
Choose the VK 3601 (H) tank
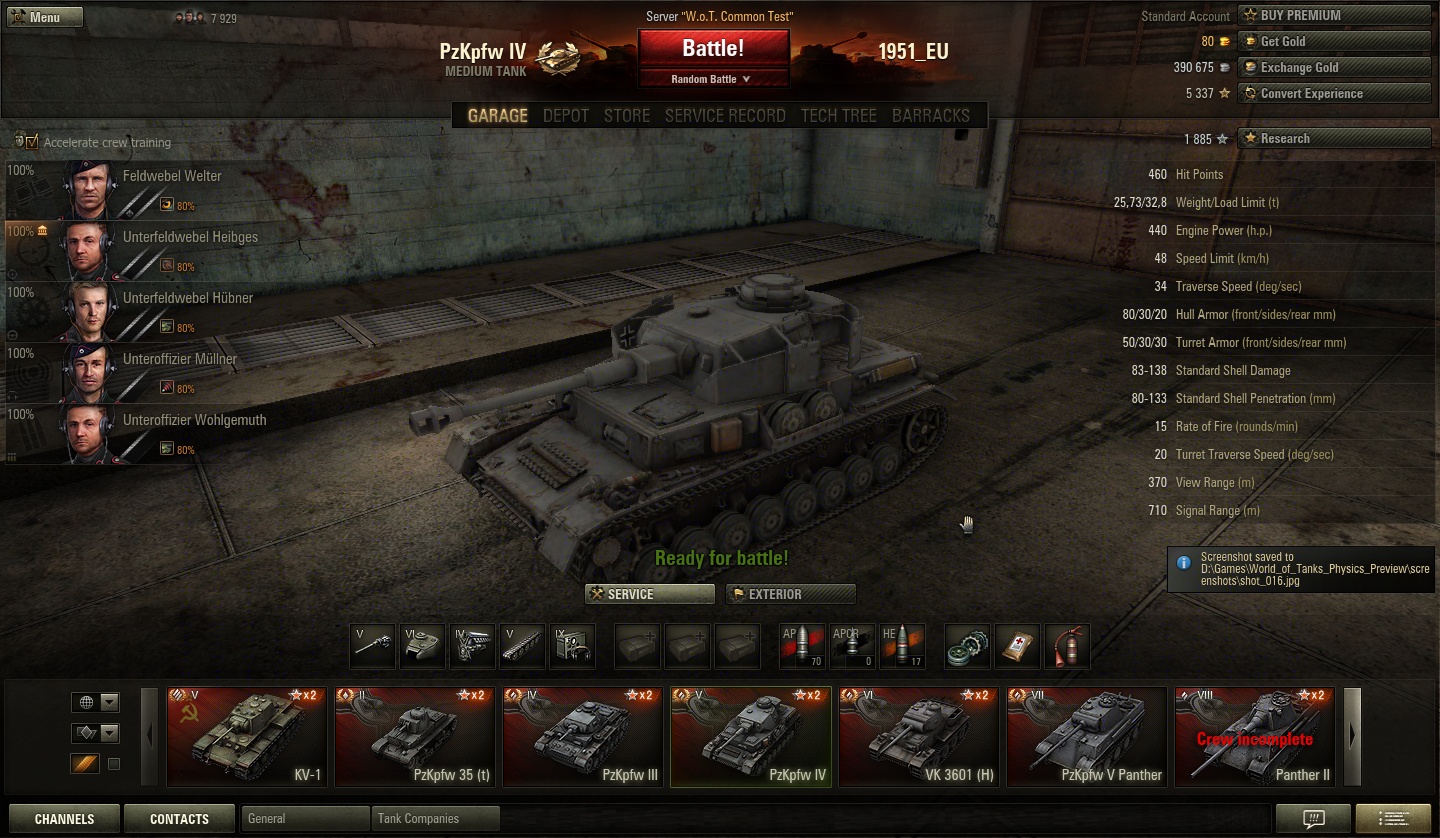tap(919, 736)
